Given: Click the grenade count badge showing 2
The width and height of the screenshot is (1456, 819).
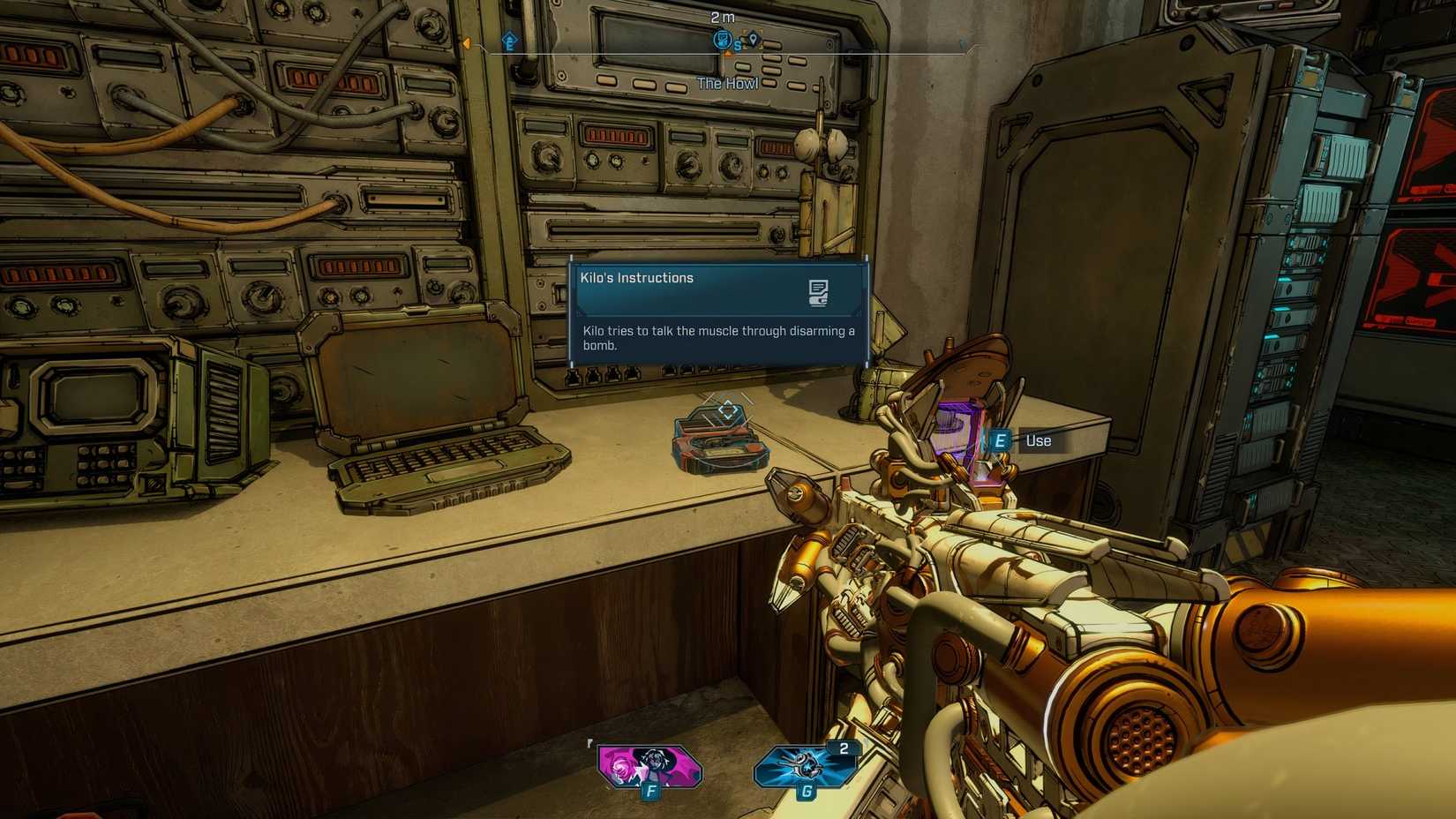Looking at the screenshot, I should click(844, 747).
